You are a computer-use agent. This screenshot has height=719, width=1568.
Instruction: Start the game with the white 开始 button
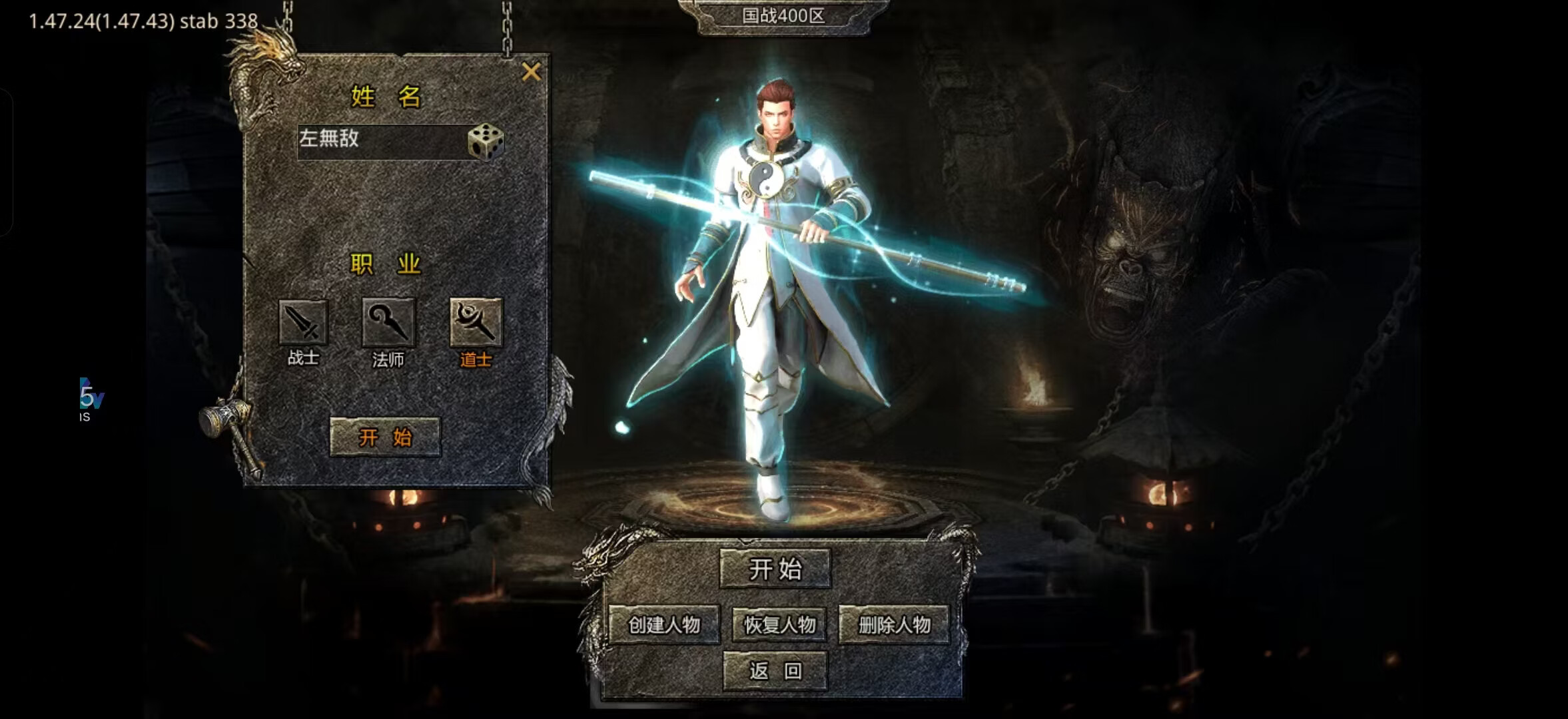click(775, 569)
